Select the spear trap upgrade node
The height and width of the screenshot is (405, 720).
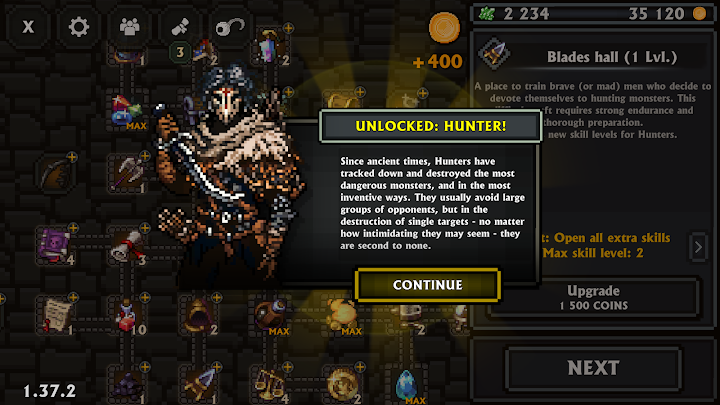(199, 383)
